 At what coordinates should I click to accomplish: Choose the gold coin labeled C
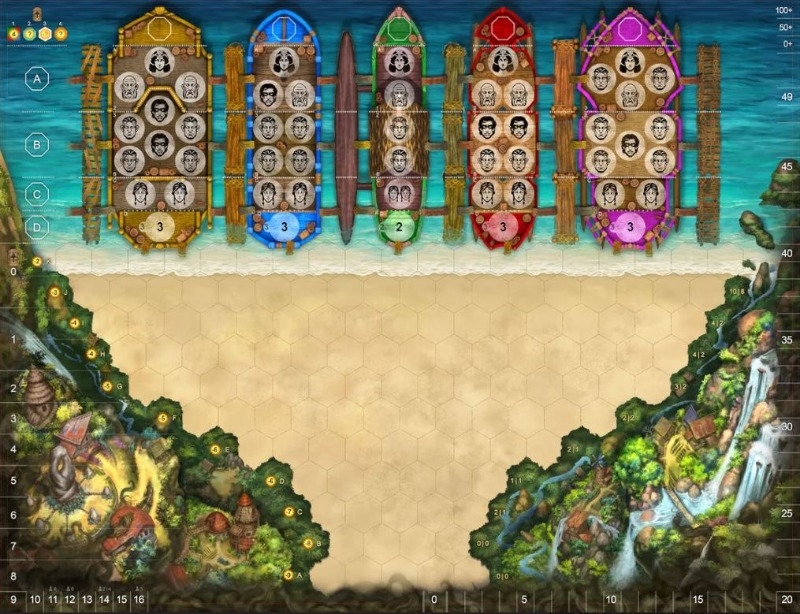288,512
